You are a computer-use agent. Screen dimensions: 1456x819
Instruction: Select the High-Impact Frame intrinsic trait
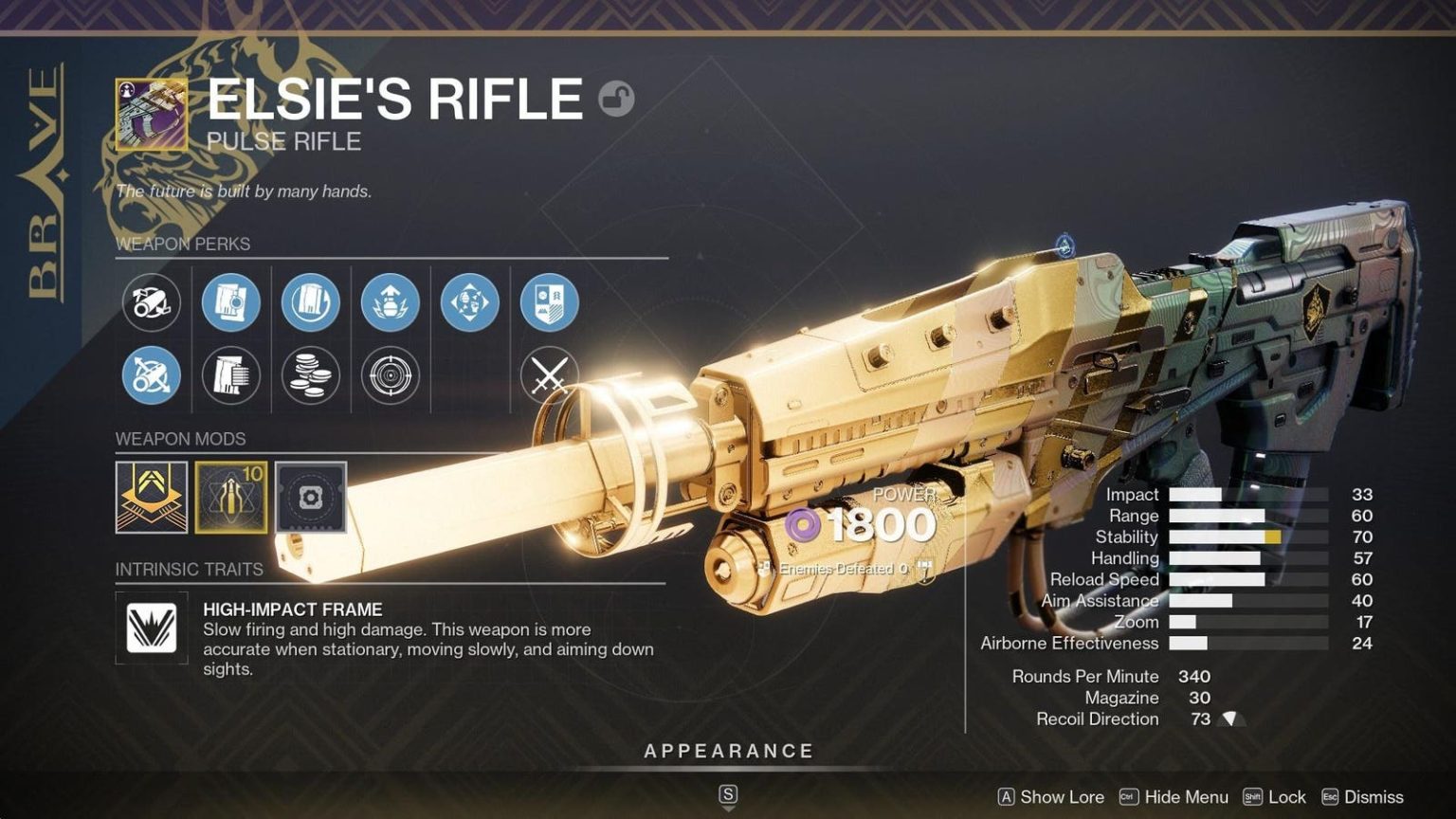pyautogui.click(x=151, y=626)
